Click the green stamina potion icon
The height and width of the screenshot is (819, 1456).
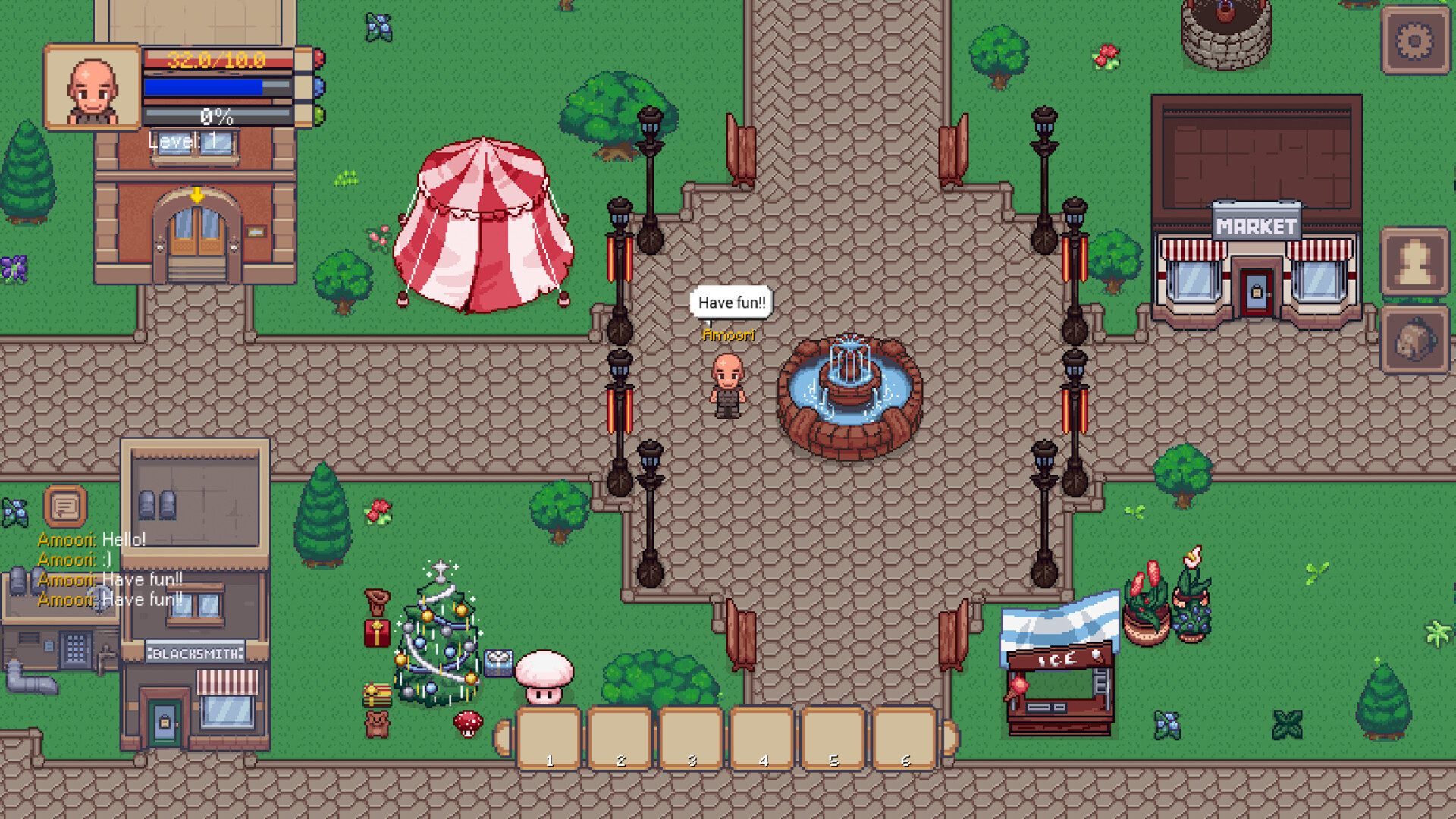click(x=320, y=117)
